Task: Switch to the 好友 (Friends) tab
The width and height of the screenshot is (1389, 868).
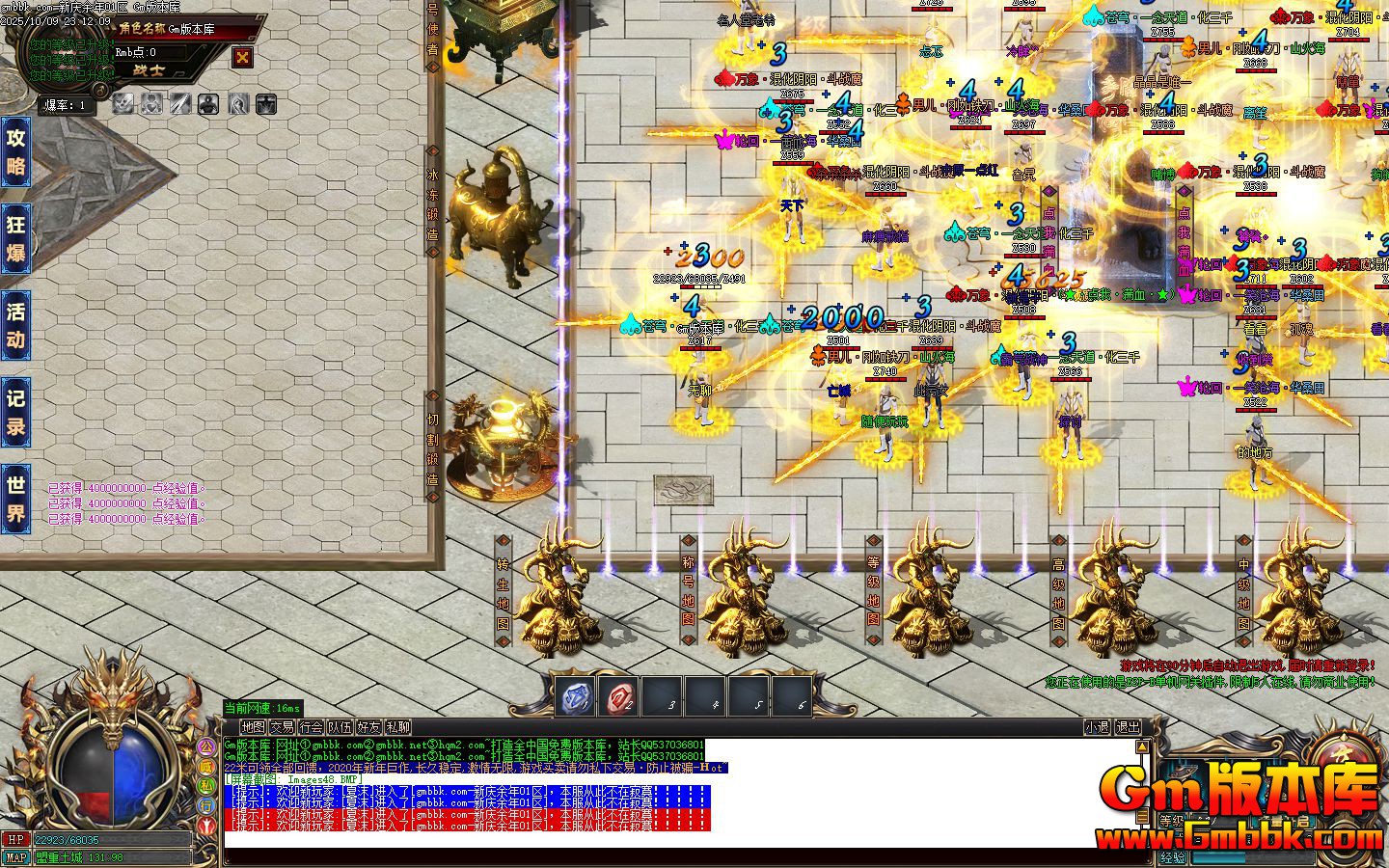Action: click(x=368, y=726)
